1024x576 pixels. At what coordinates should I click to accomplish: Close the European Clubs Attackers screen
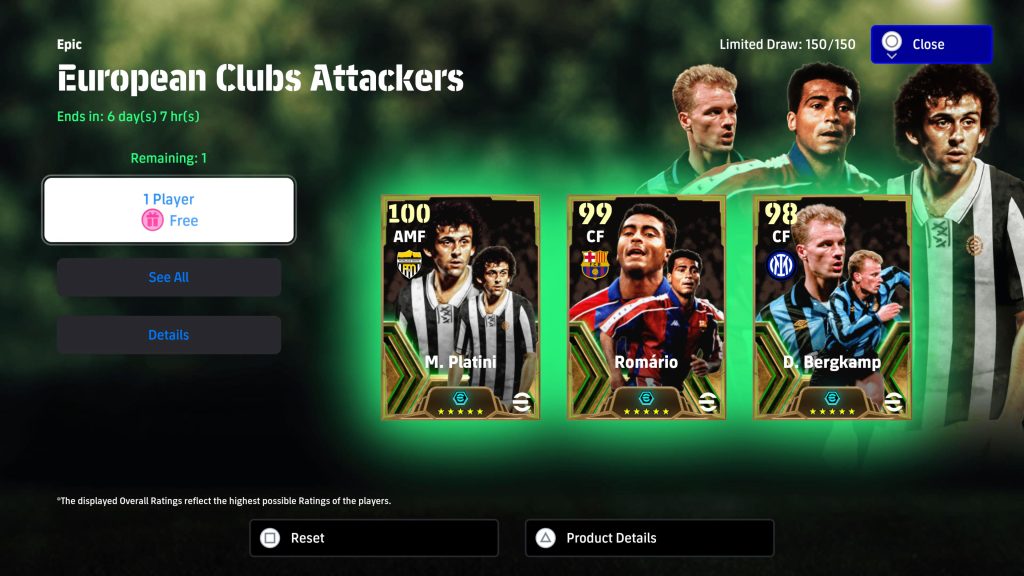tap(931, 44)
